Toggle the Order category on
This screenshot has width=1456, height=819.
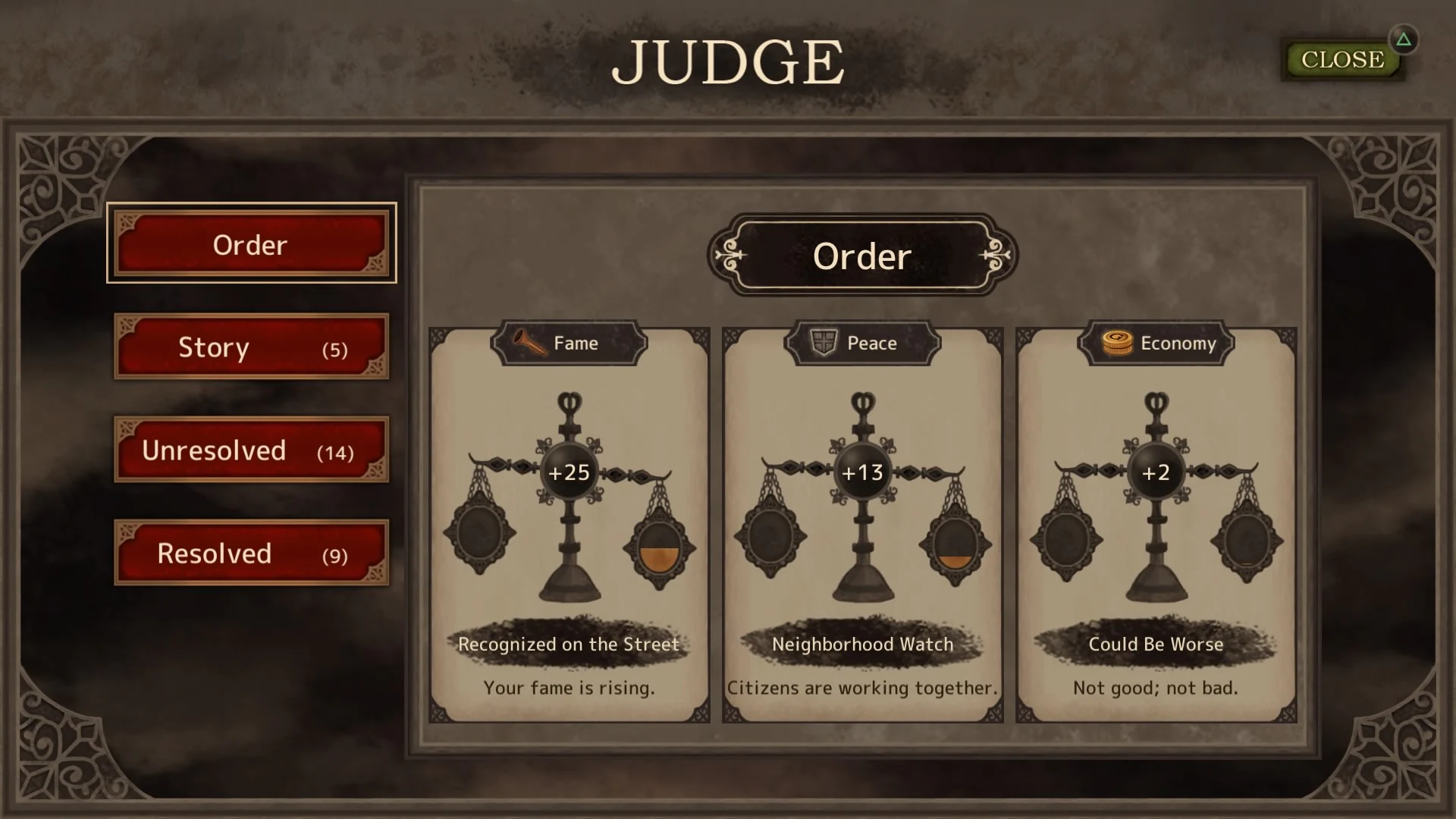point(251,244)
